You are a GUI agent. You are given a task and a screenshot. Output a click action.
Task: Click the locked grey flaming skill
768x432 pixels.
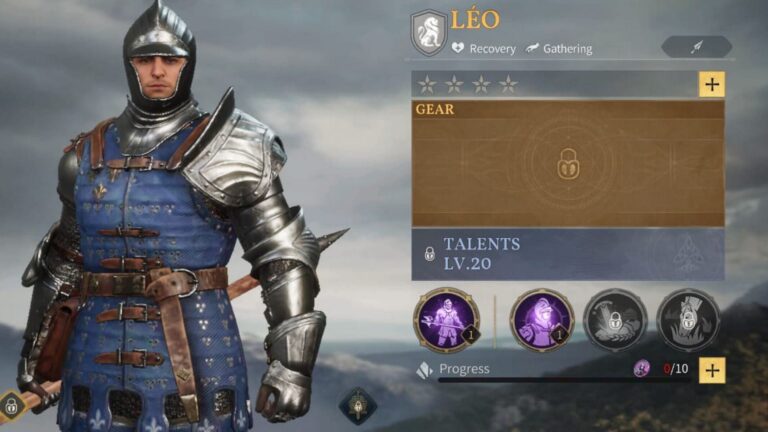coord(688,320)
